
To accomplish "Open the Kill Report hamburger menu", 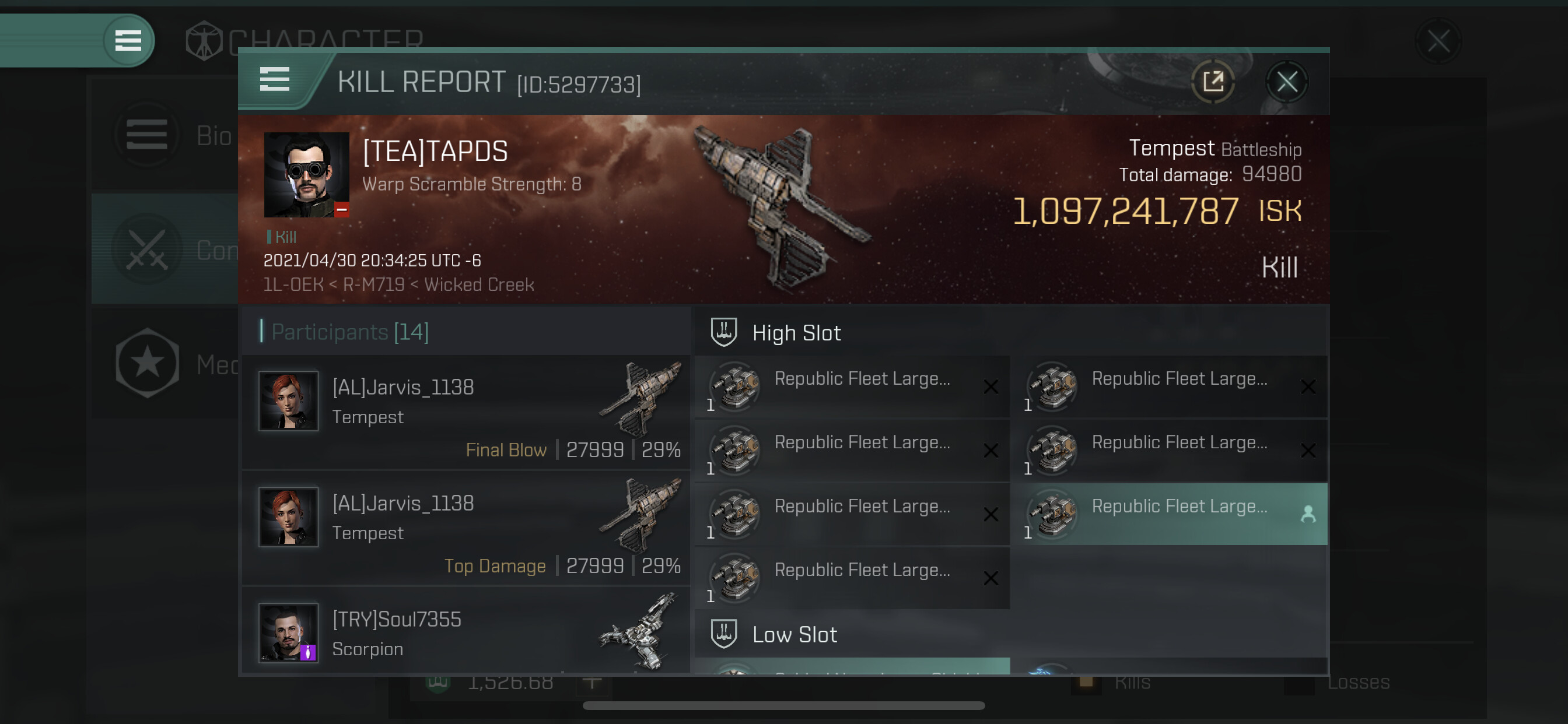I will click(x=275, y=80).
